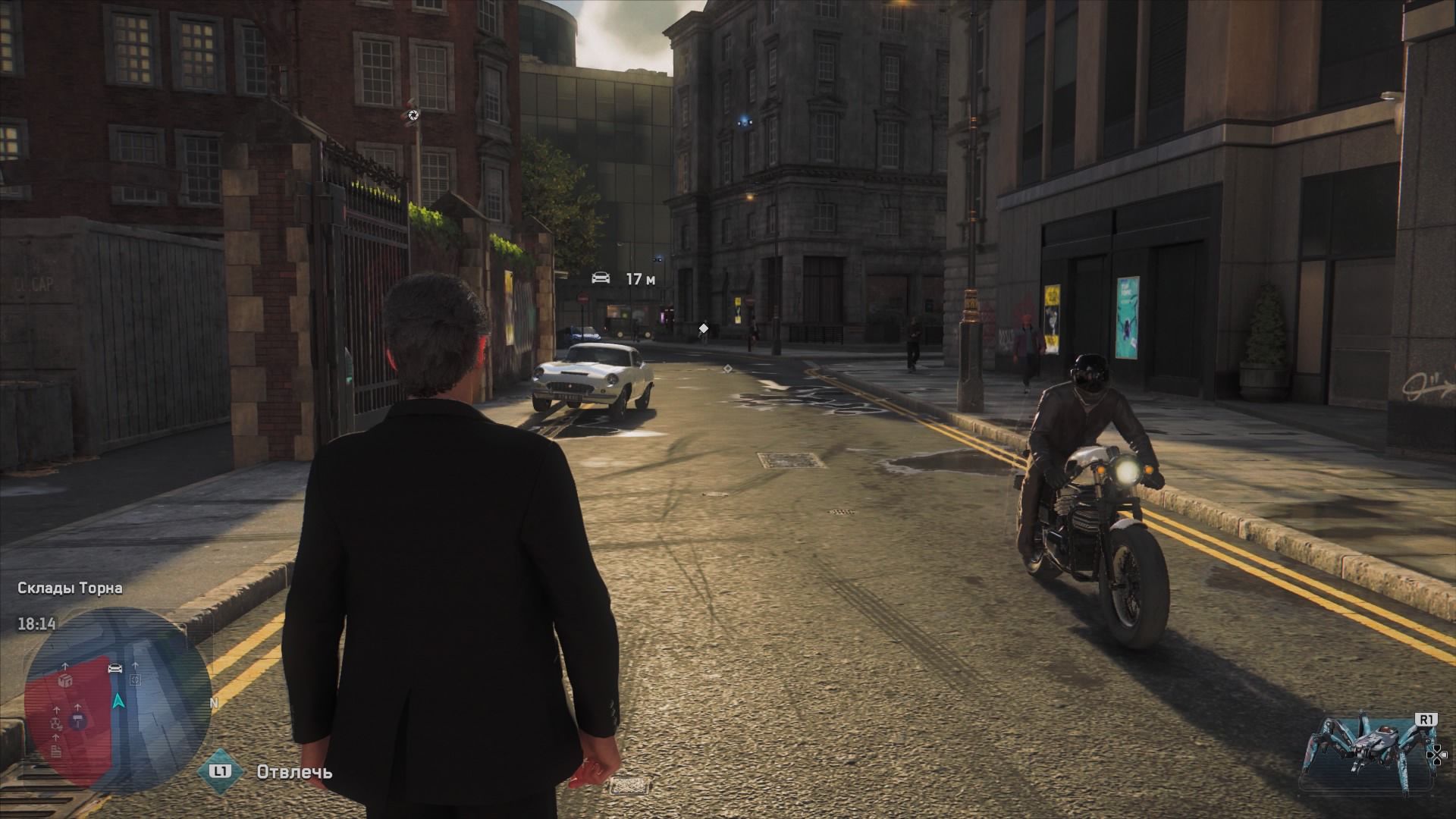Open the circular minimap
Screen dimensions: 1456x819
point(118,700)
